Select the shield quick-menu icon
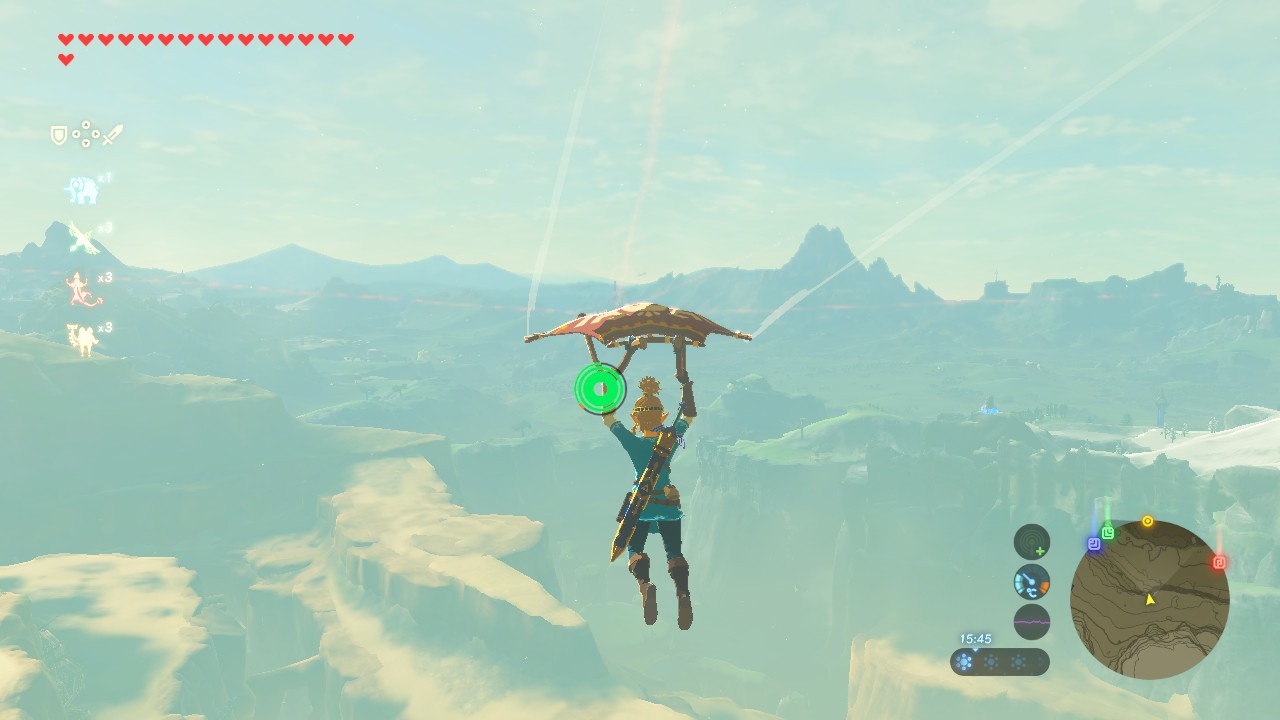1280x720 pixels. 59,134
